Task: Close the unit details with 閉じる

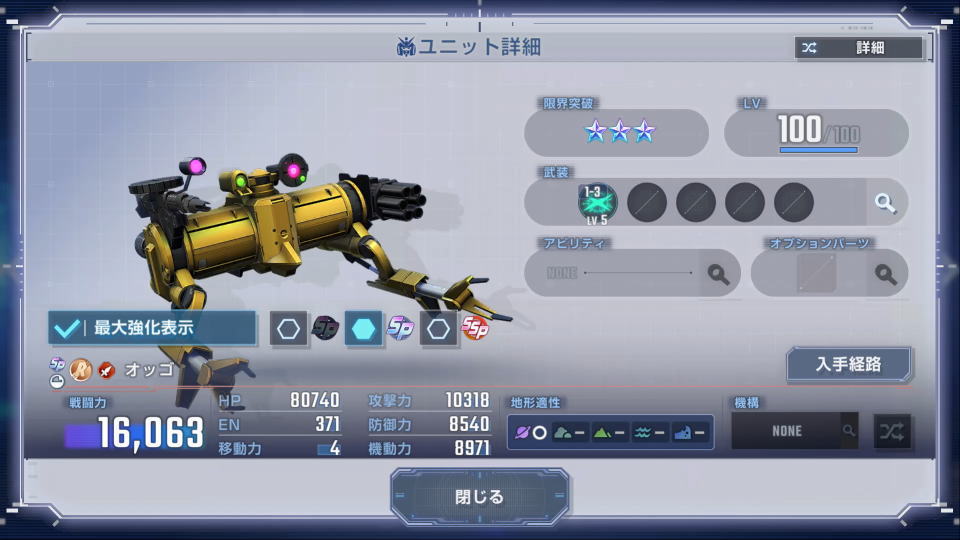Action: [480, 497]
